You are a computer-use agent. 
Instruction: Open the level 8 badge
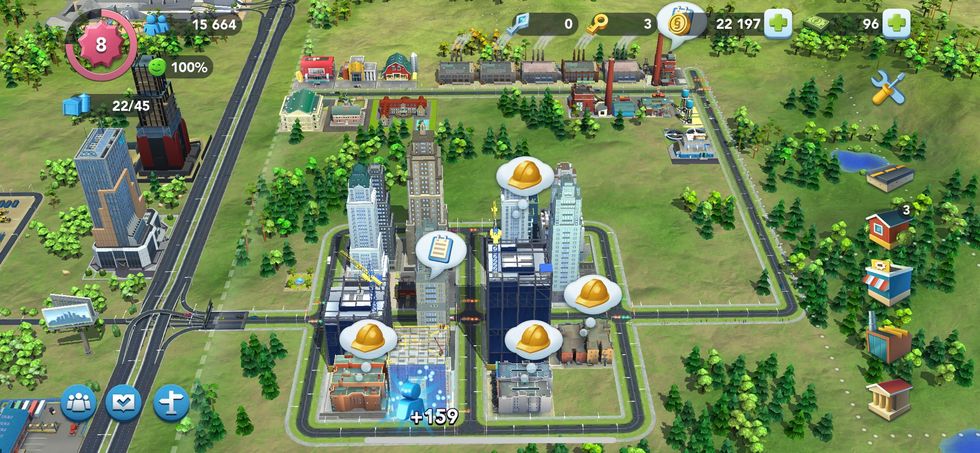[x=100, y=45]
